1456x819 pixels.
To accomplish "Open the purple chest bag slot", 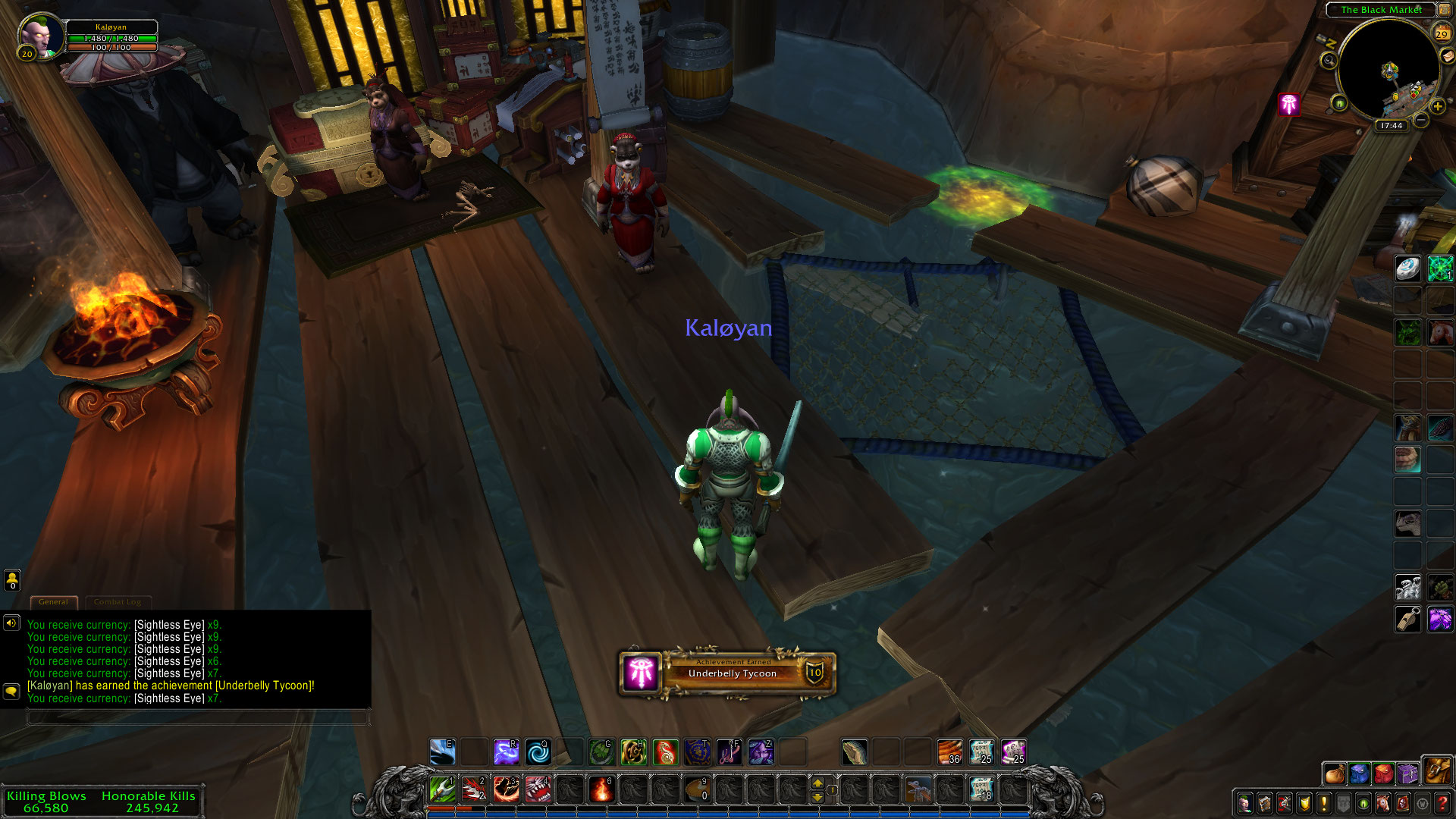I will [1407, 773].
